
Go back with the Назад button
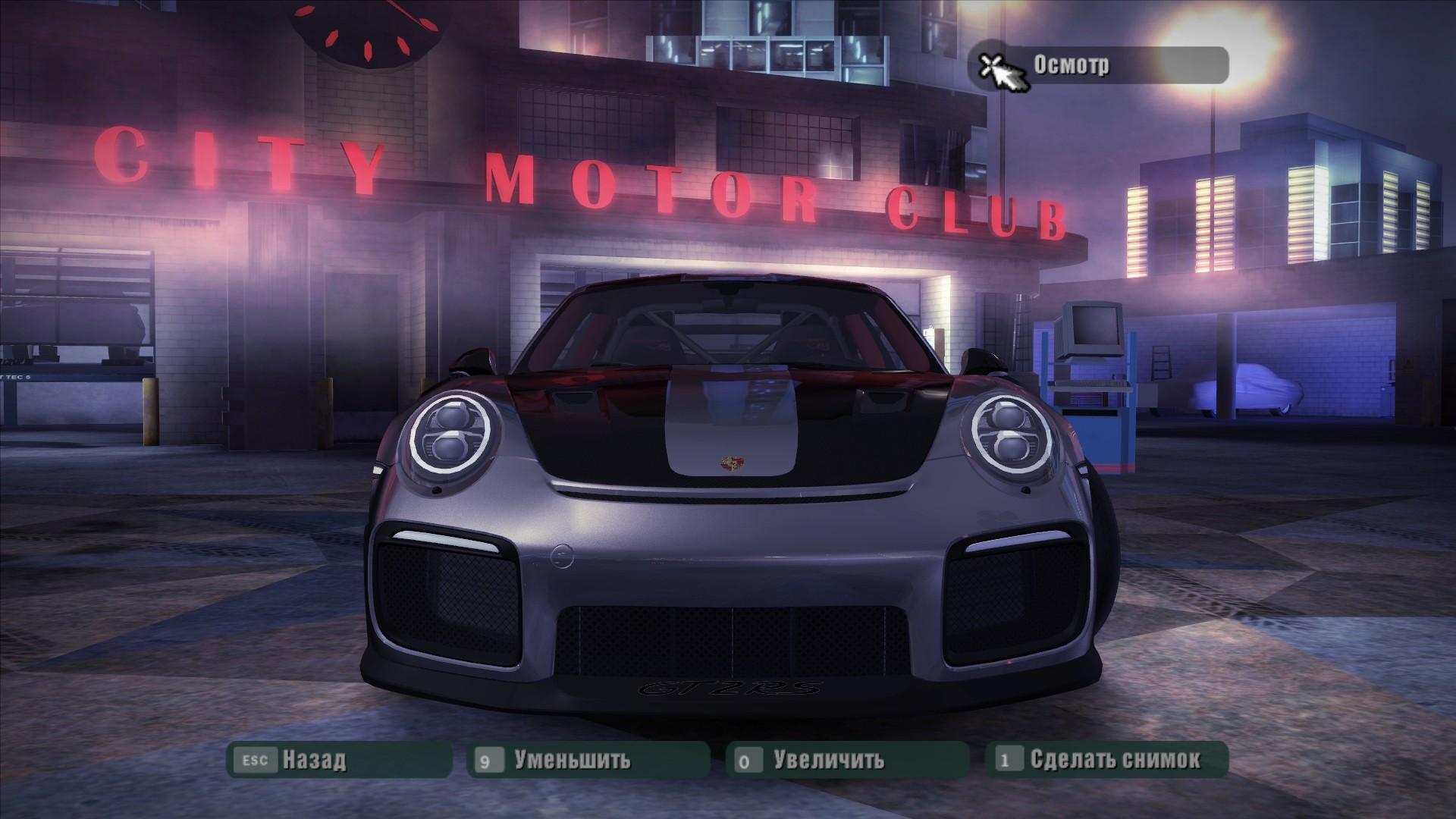click(339, 759)
